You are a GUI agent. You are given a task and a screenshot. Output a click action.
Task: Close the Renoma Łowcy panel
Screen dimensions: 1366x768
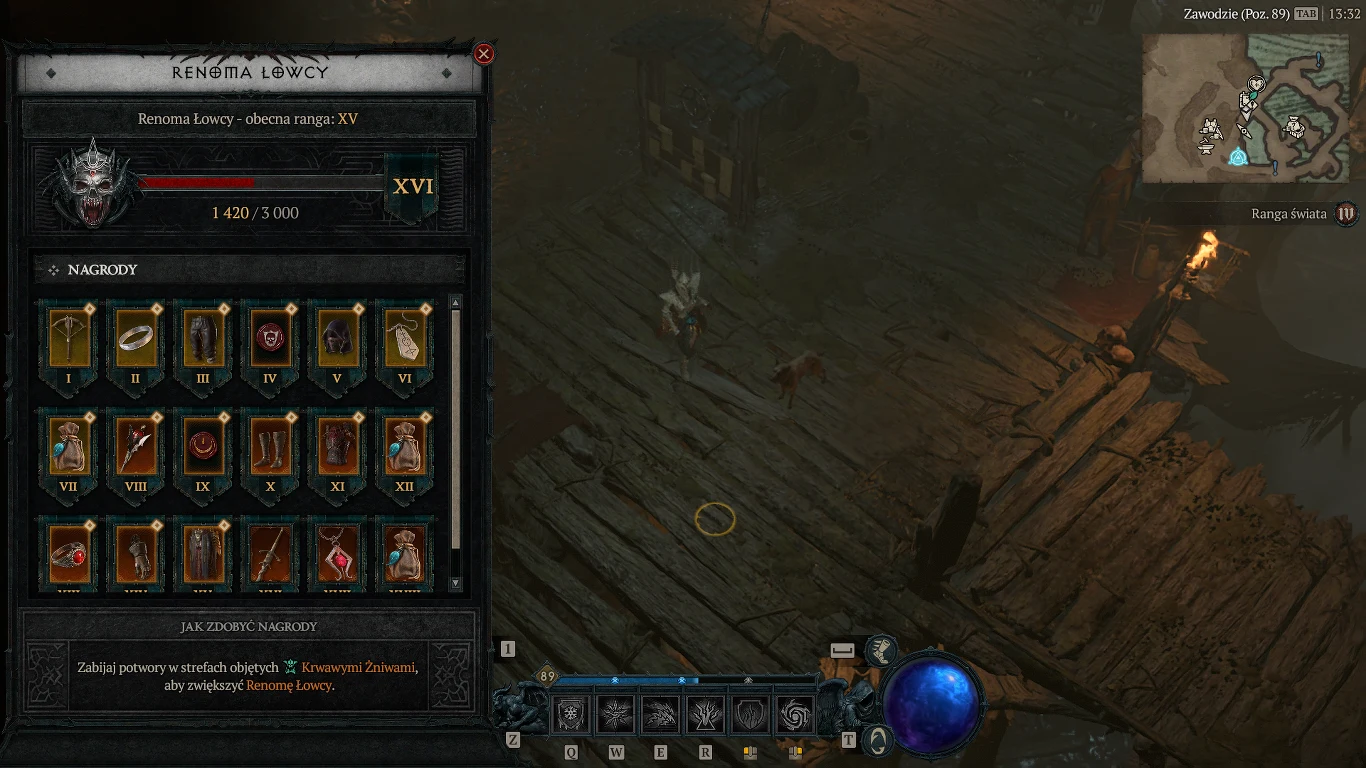[x=484, y=54]
